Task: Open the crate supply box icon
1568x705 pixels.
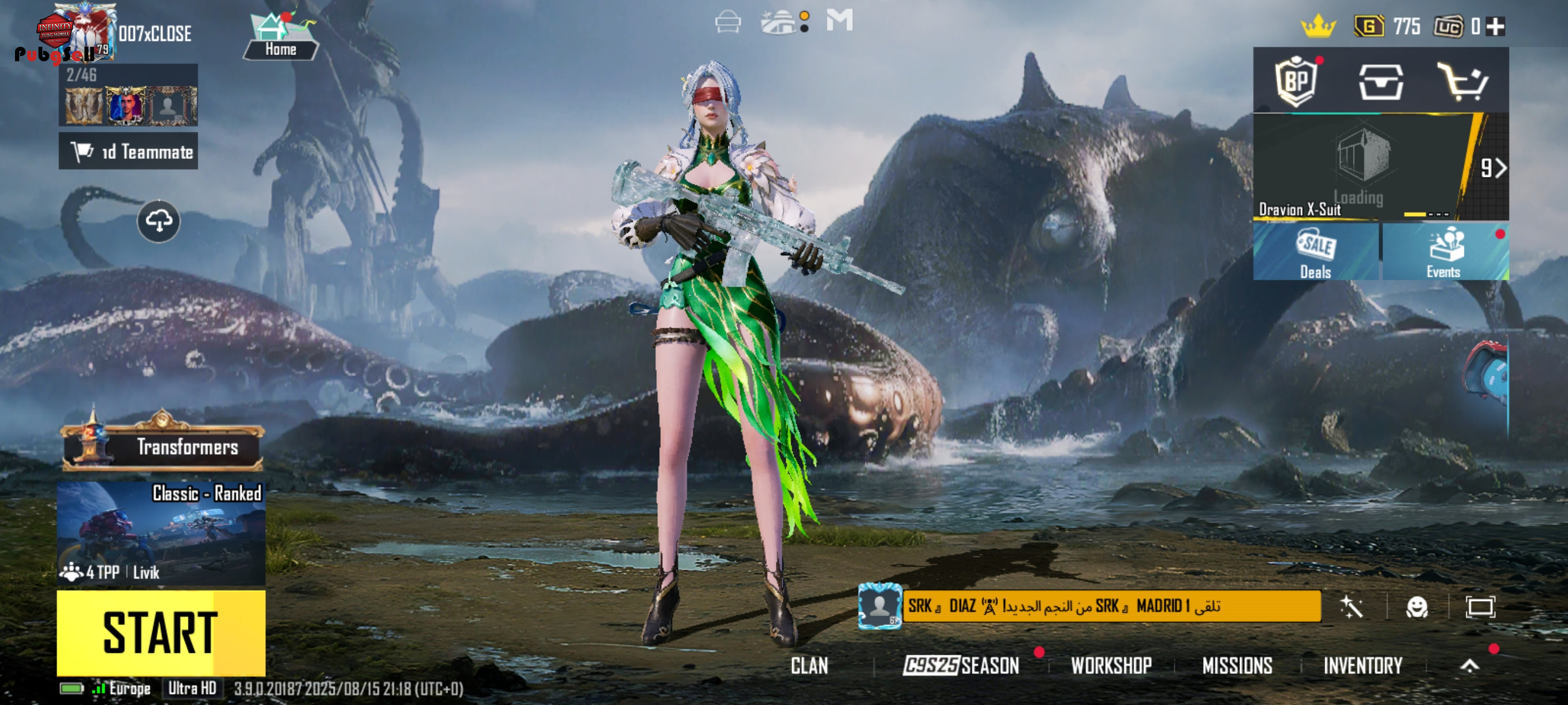Action: coord(1381,82)
